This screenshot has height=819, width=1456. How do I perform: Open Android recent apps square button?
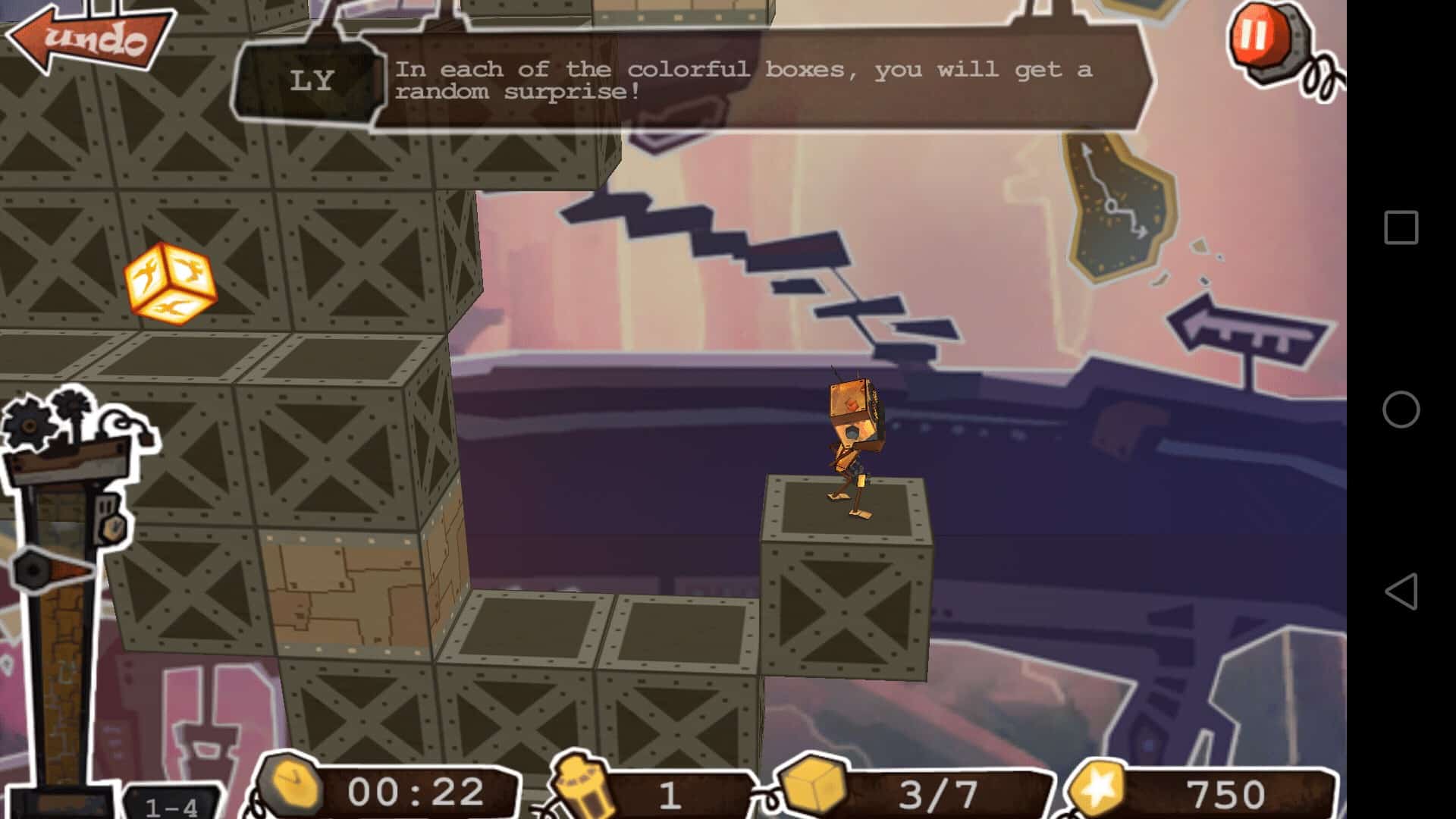(x=1401, y=227)
